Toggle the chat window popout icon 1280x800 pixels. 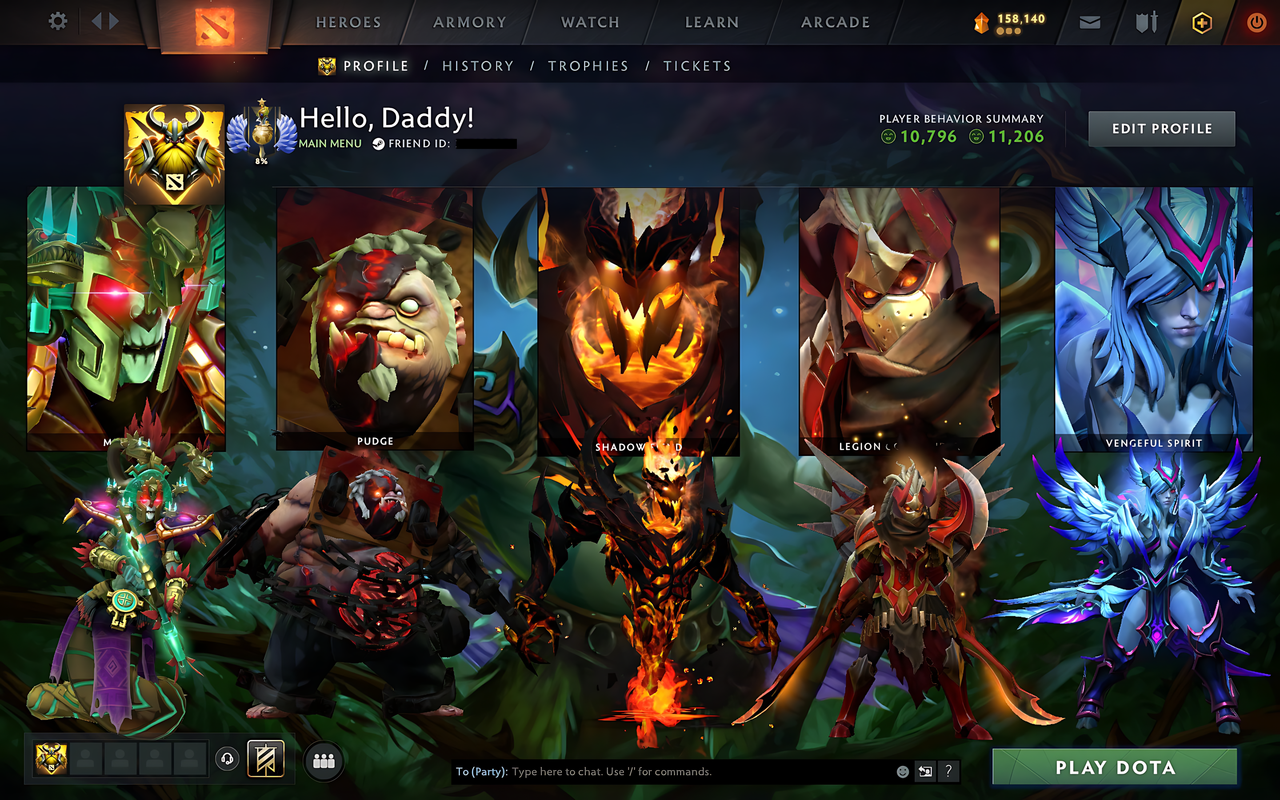click(x=925, y=771)
